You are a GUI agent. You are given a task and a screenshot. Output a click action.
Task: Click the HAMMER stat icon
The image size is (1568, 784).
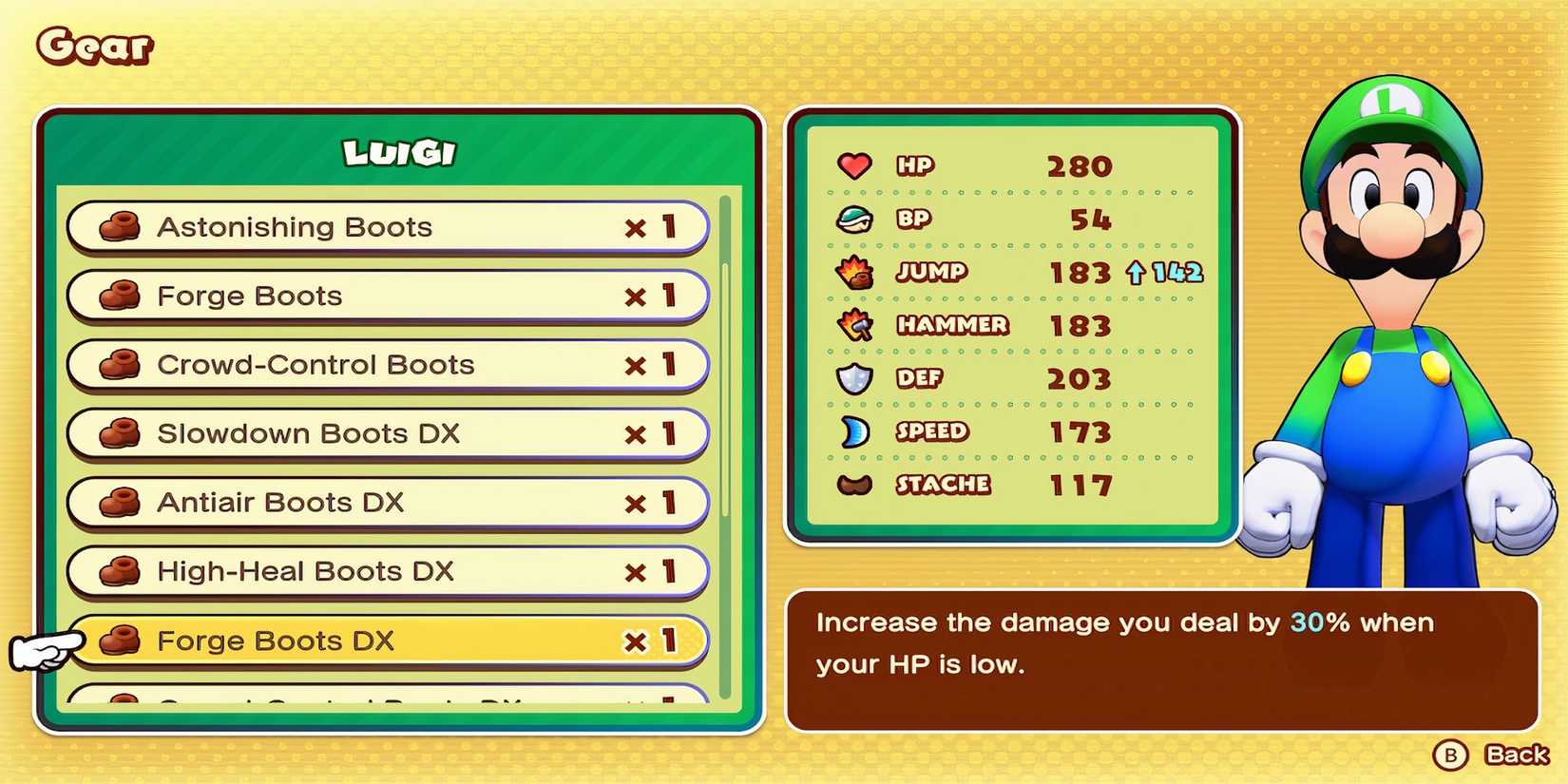coord(854,325)
